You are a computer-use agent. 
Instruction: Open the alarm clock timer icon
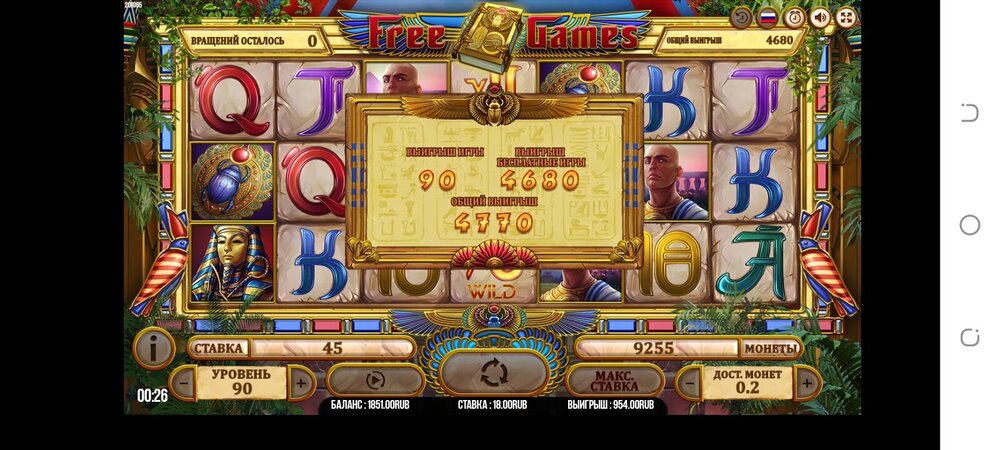(794, 17)
